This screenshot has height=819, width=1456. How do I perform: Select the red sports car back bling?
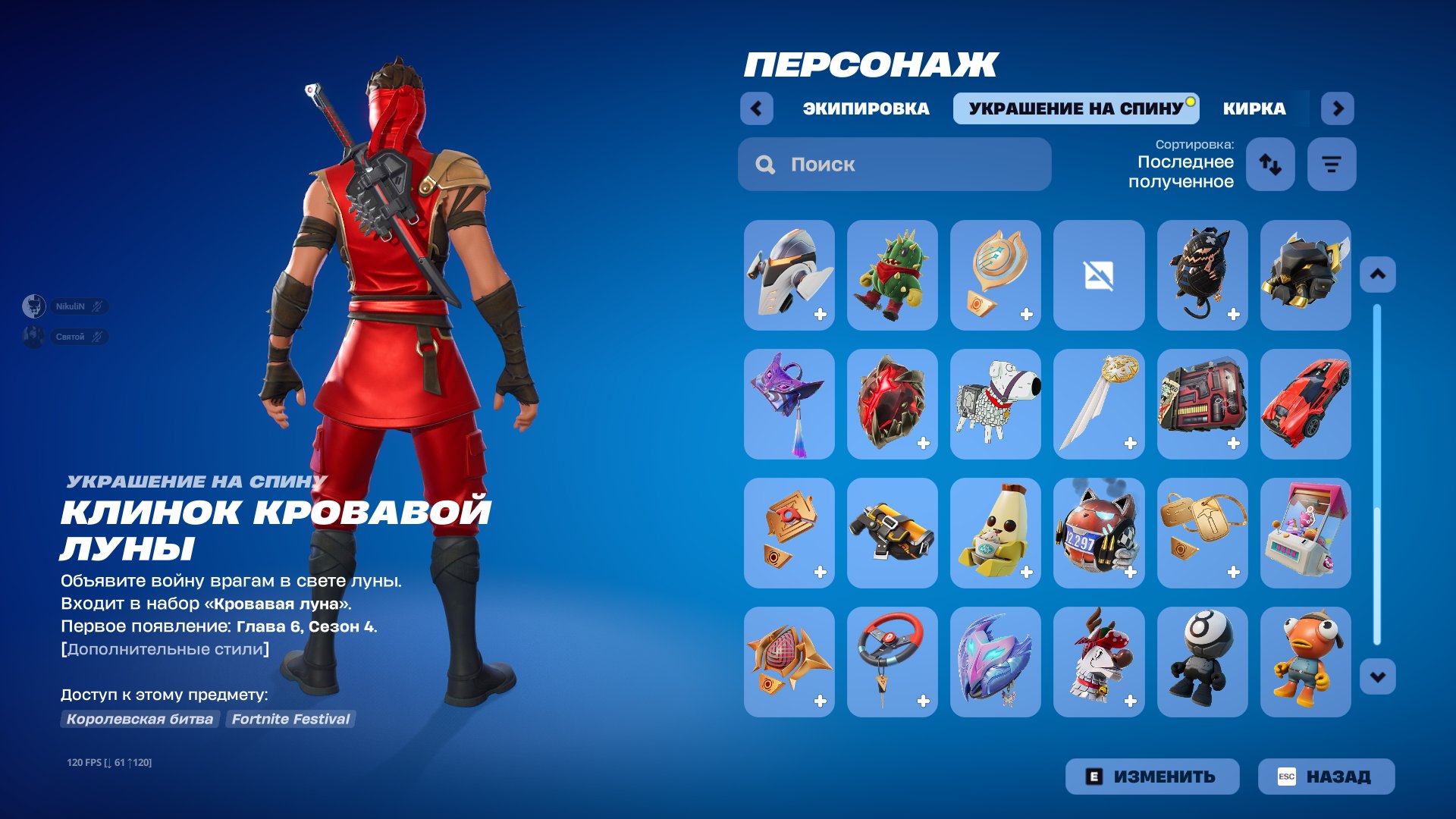pyautogui.click(x=1306, y=403)
